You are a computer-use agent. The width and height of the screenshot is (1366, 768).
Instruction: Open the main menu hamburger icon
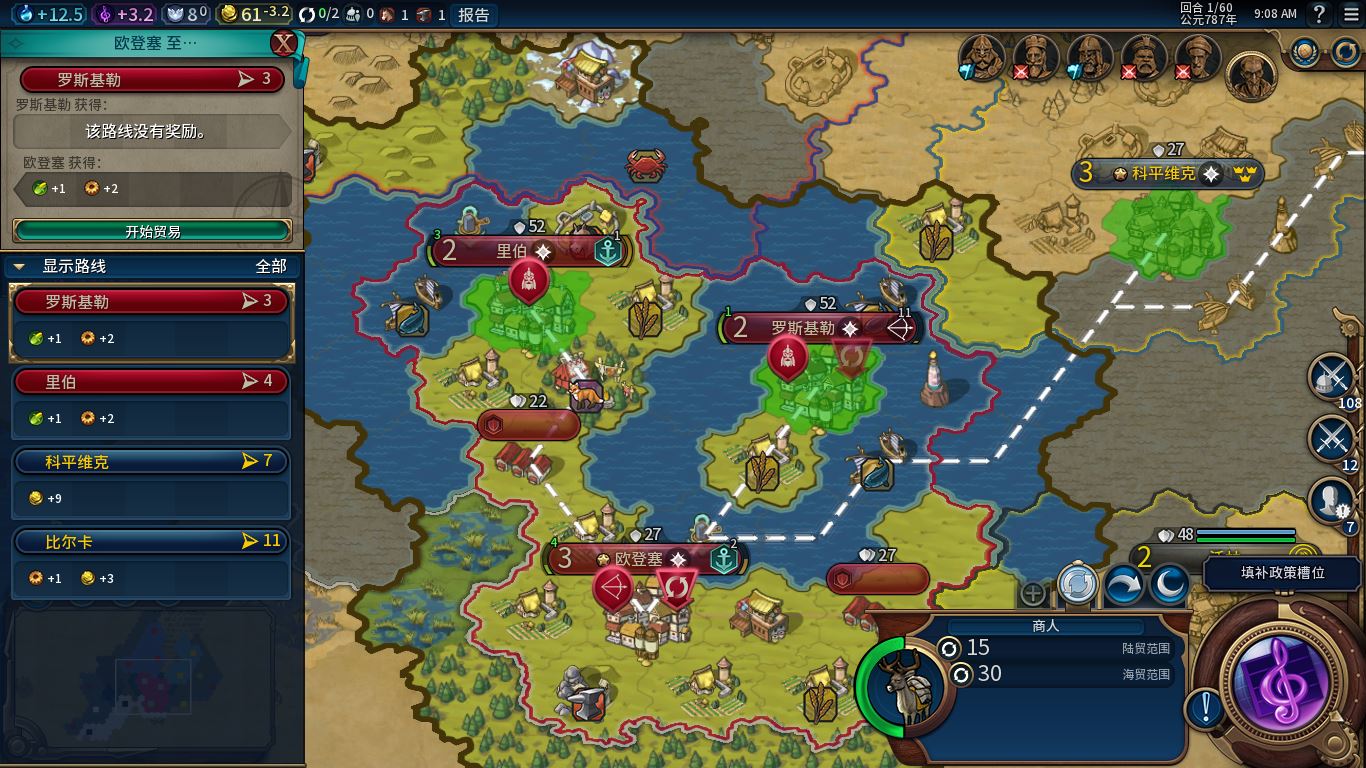(x=1351, y=14)
